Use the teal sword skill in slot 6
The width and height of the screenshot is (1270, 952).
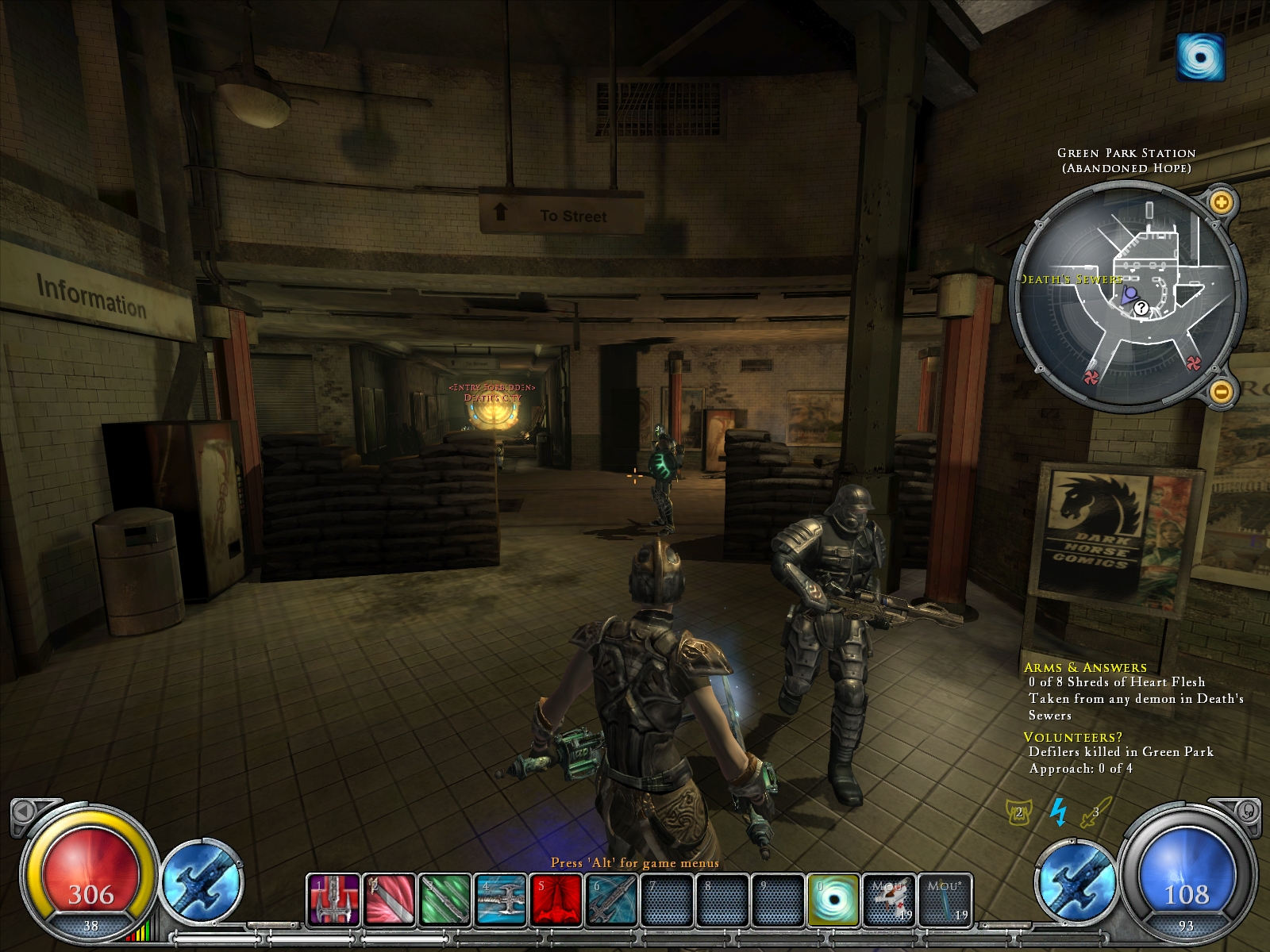coord(612,900)
